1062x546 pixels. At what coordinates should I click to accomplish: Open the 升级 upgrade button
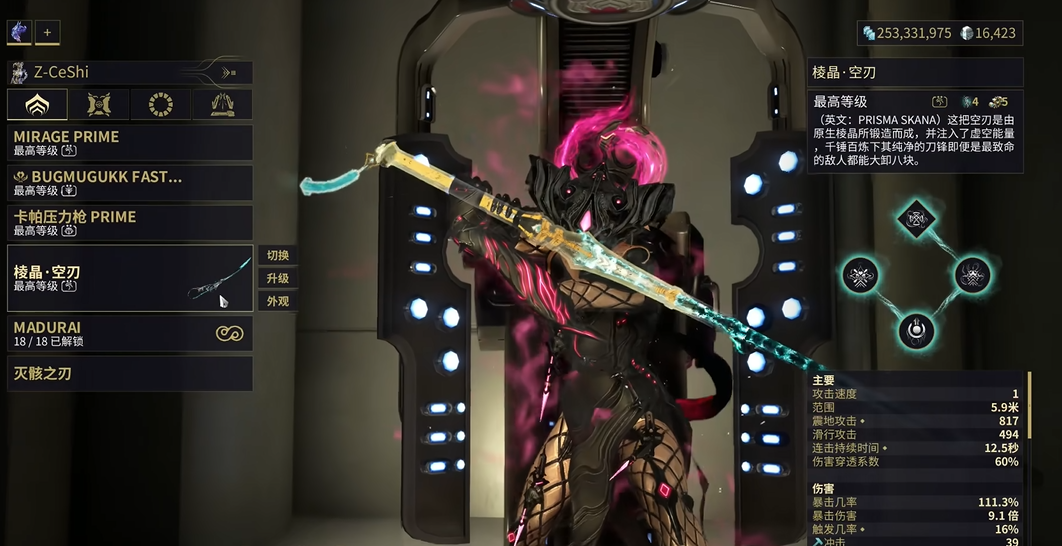278,278
